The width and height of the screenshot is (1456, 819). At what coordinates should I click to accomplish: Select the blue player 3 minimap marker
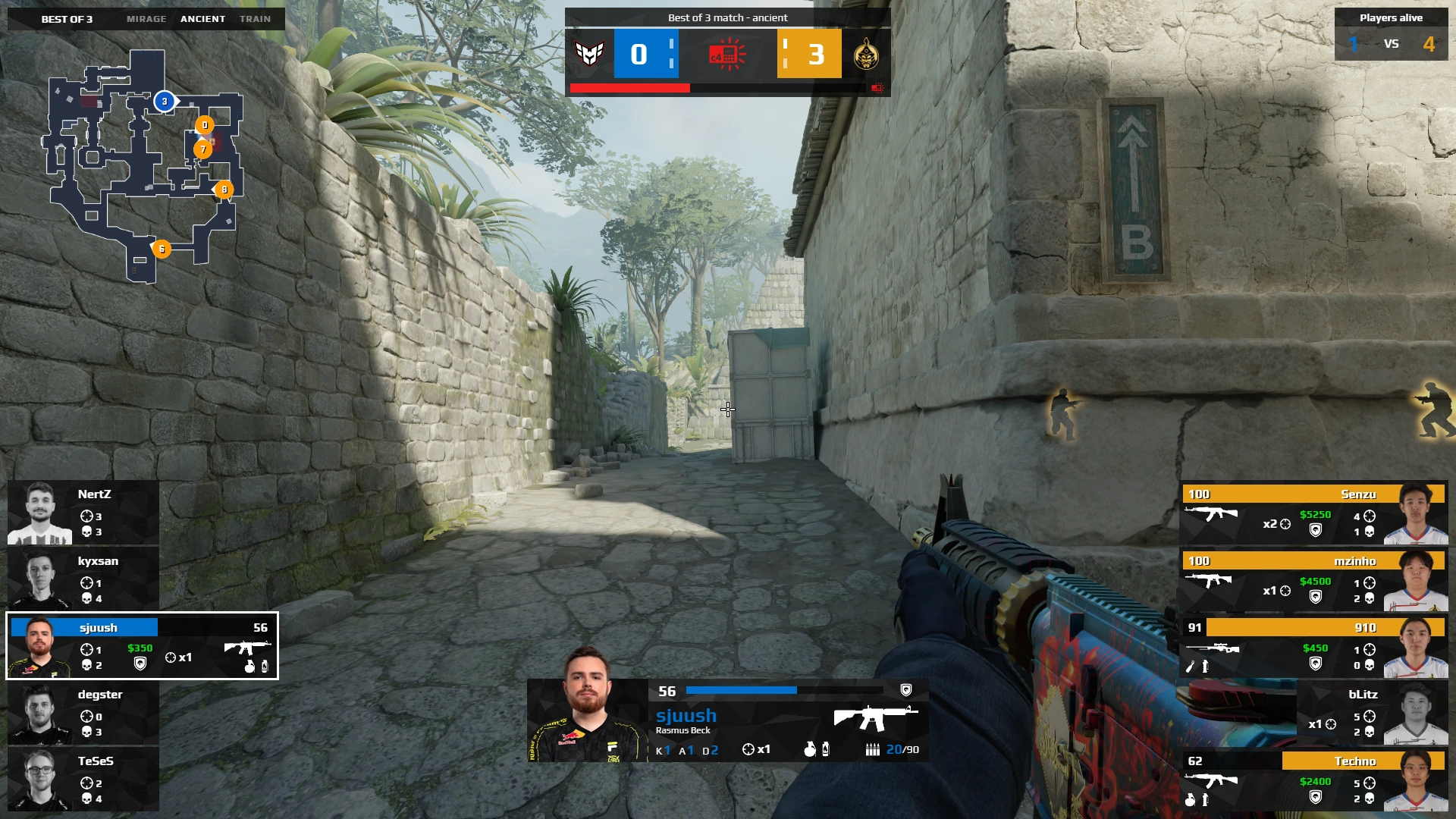pyautogui.click(x=165, y=102)
